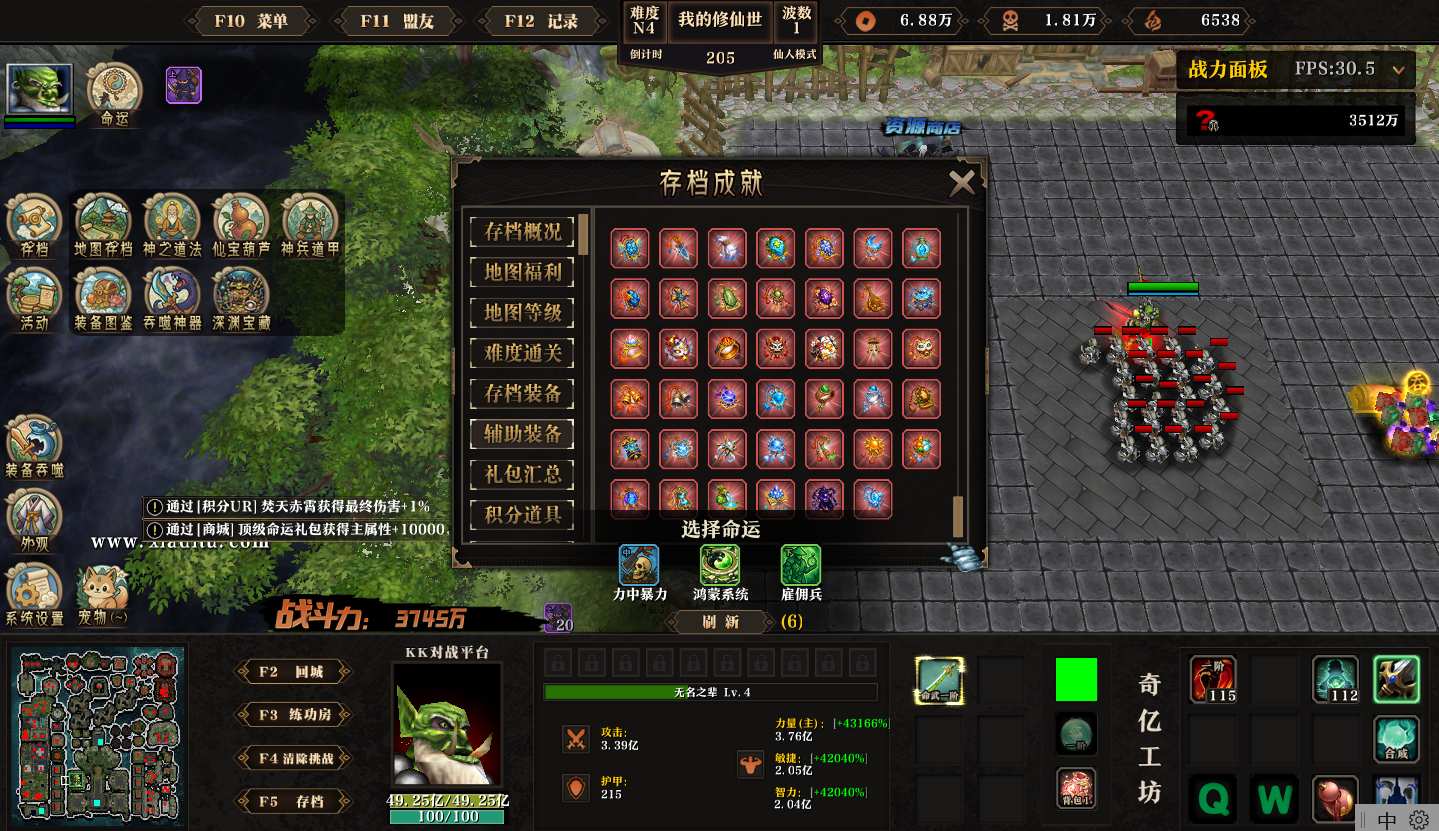Open the F12 记录 log
The width and height of the screenshot is (1439, 831).
(x=541, y=21)
